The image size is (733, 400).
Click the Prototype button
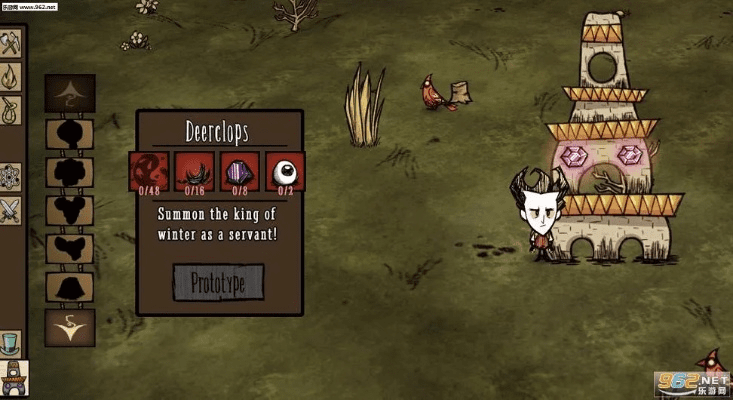click(x=218, y=282)
